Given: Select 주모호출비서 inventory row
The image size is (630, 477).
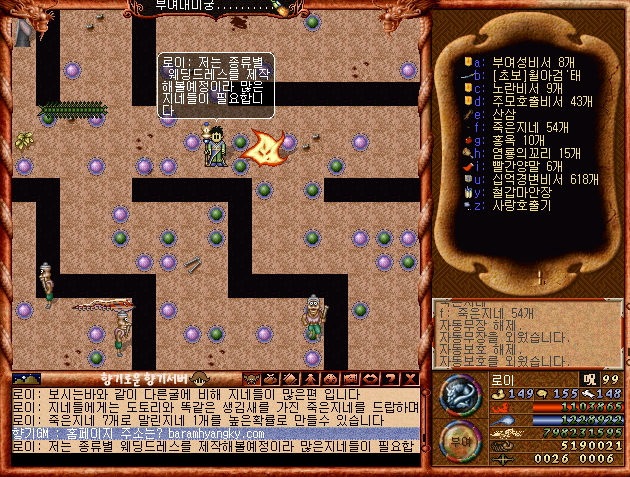Looking at the screenshot, I should (522, 101).
